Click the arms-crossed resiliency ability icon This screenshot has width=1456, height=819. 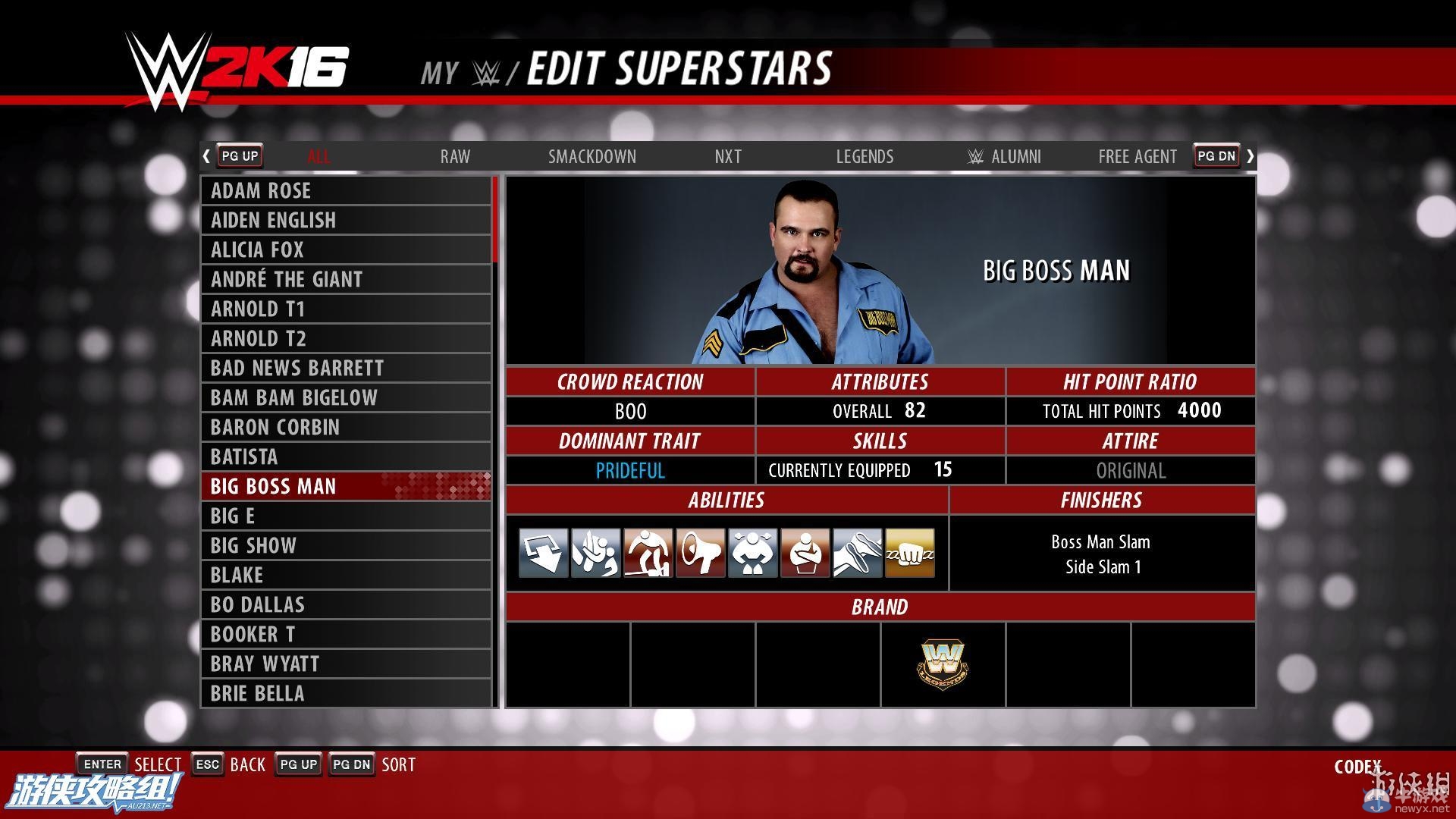tap(805, 553)
